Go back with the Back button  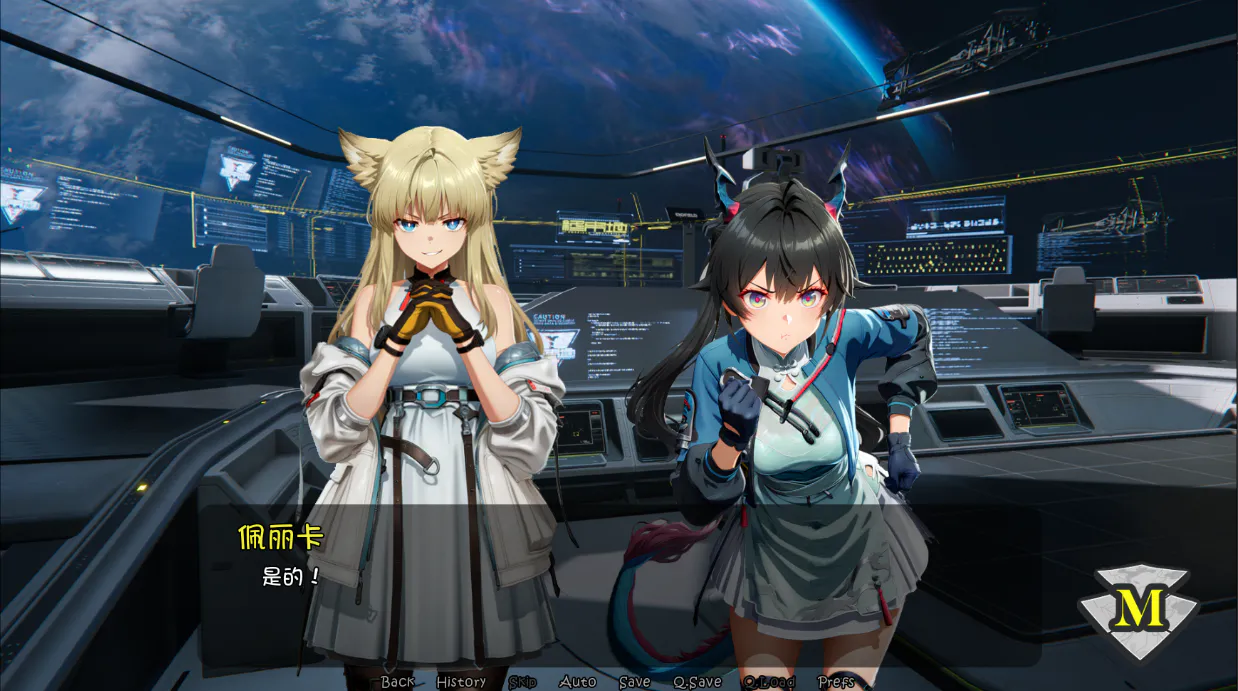397,682
